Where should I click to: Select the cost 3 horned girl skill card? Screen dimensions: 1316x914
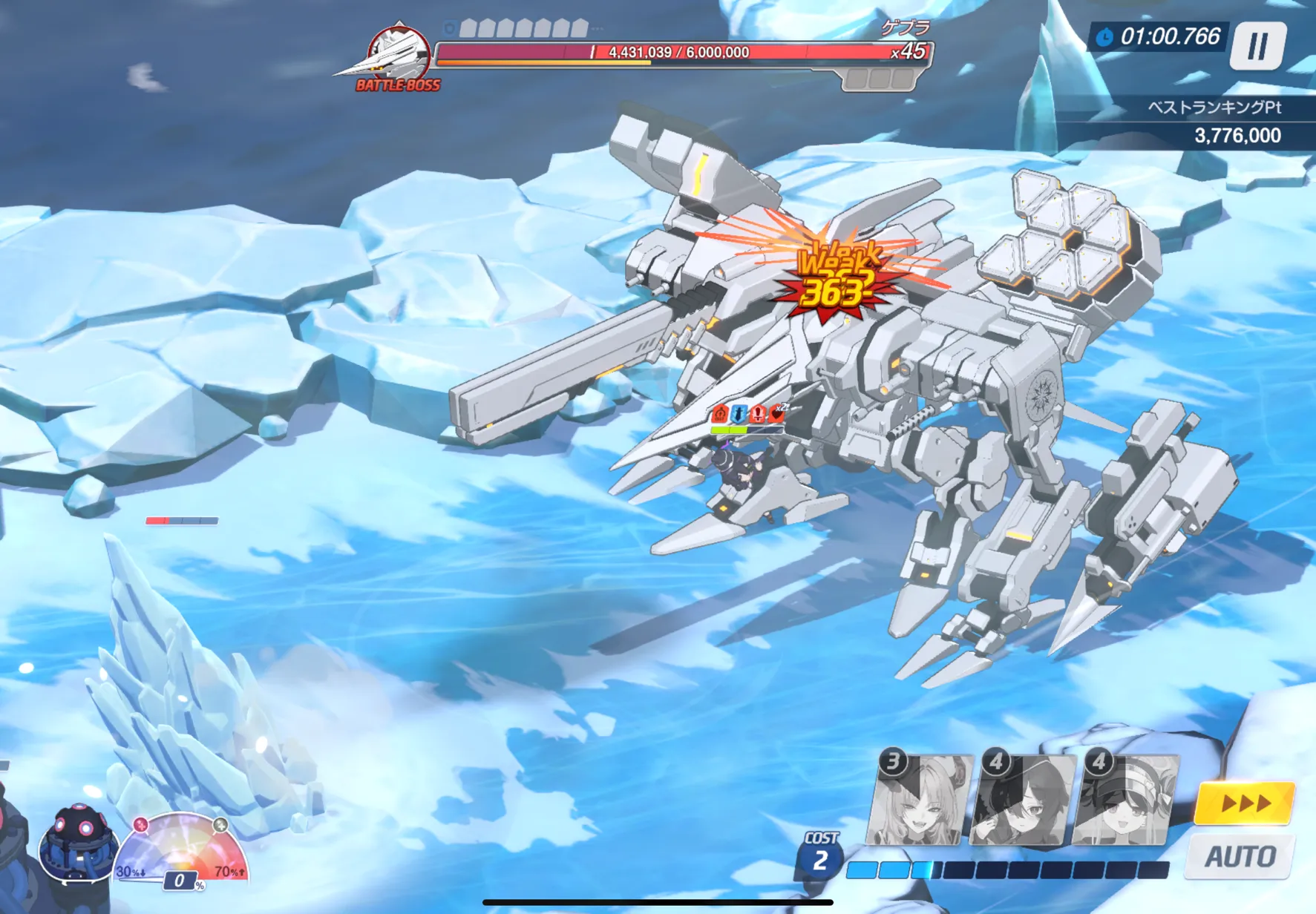click(920, 801)
